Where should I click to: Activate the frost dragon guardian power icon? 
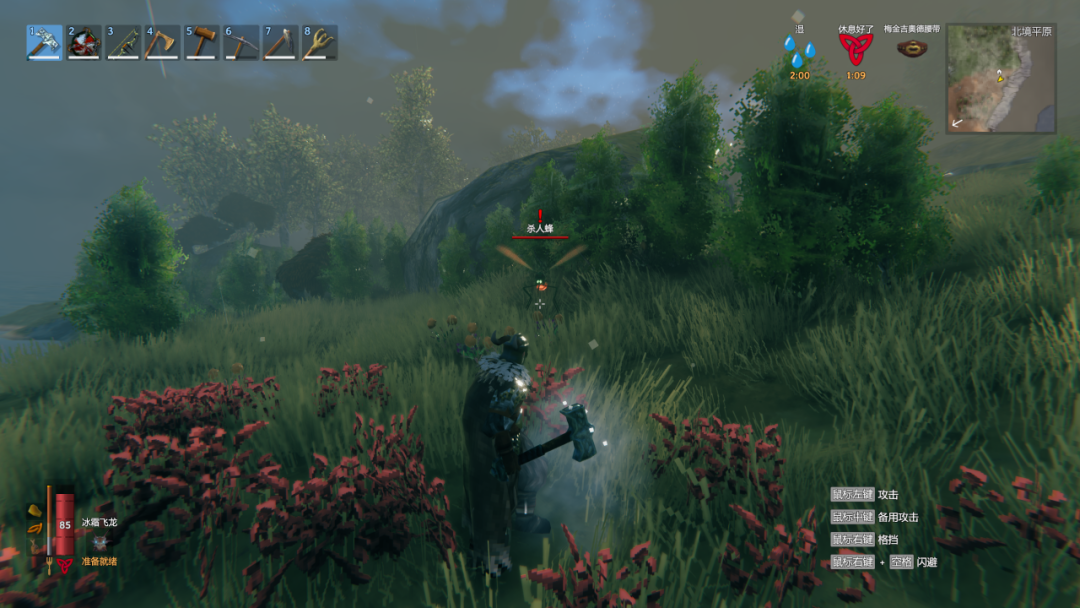pyautogui.click(x=100, y=541)
